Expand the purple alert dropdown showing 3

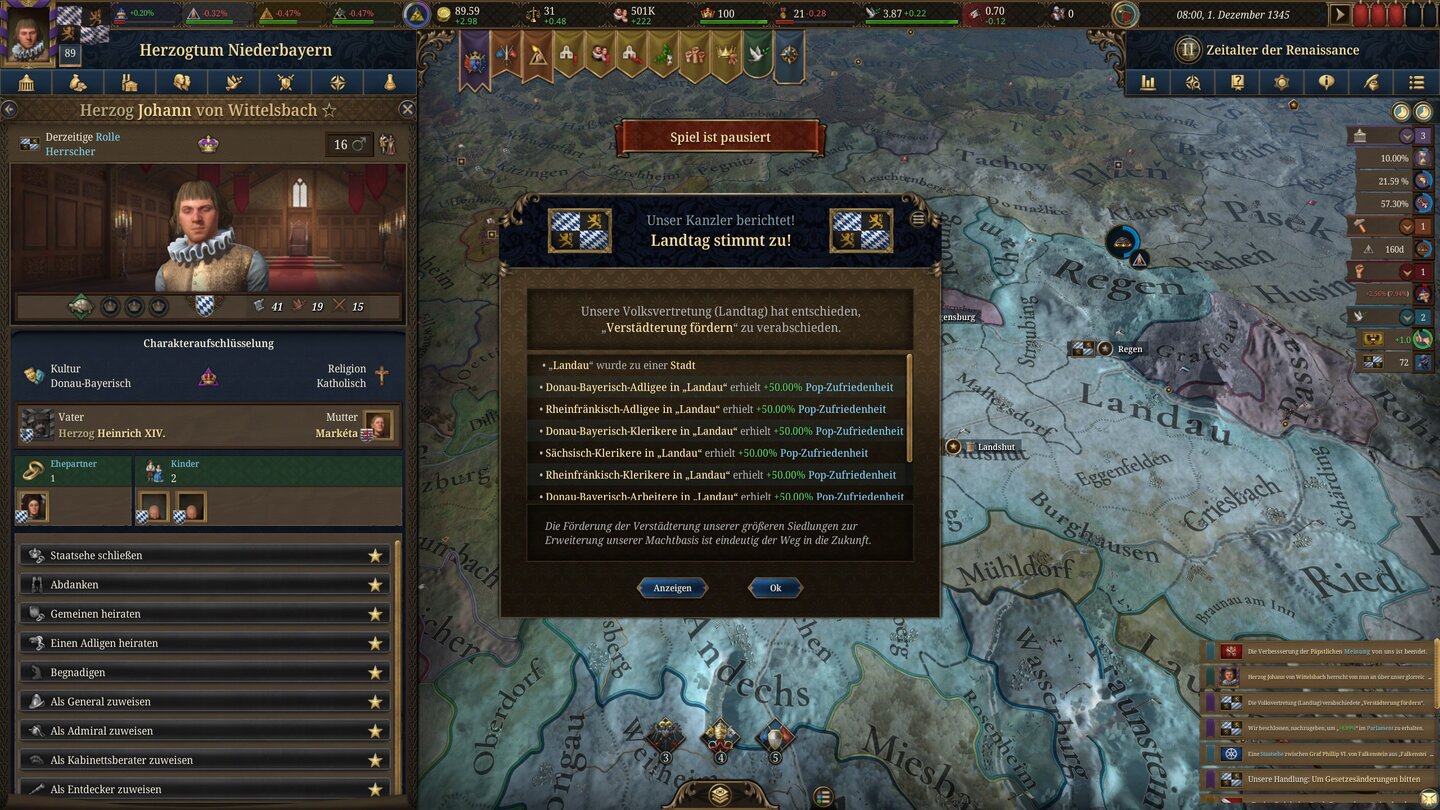point(1407,136)
